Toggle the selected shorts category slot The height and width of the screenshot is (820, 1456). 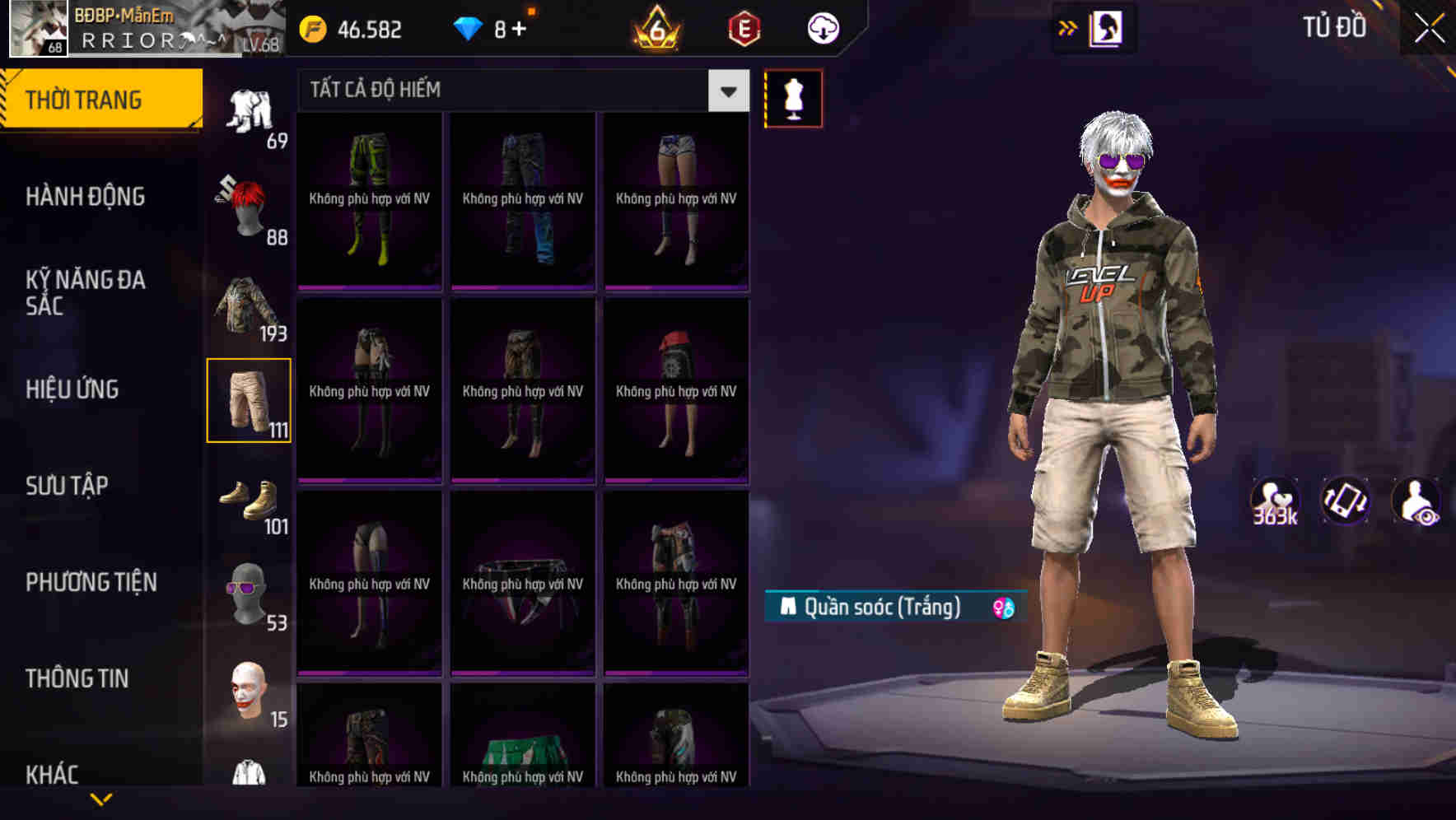pos(249,401)
